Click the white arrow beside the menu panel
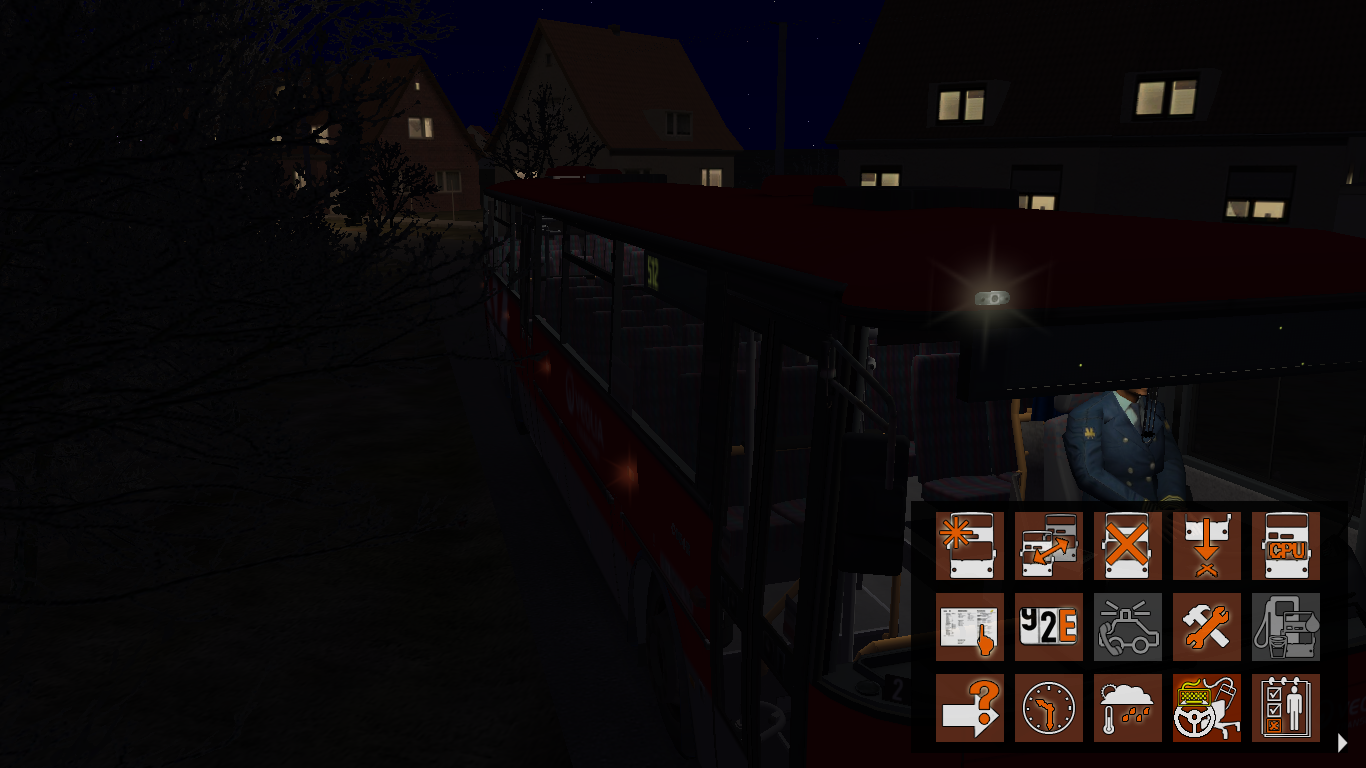1366x768 pixels. pyautogui.click(x=1343, y=742)
